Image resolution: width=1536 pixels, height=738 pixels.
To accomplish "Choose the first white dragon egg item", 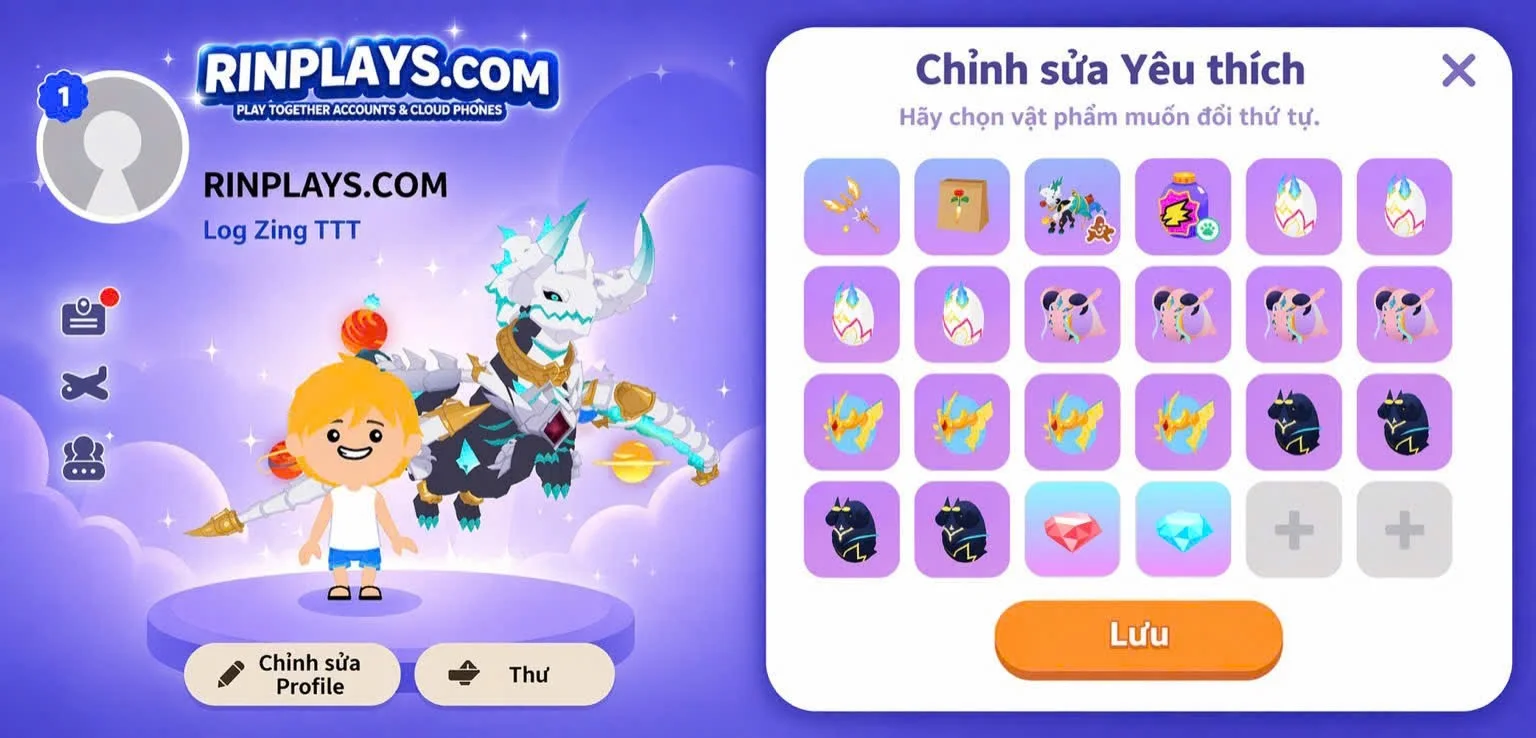I will 1293,207.
